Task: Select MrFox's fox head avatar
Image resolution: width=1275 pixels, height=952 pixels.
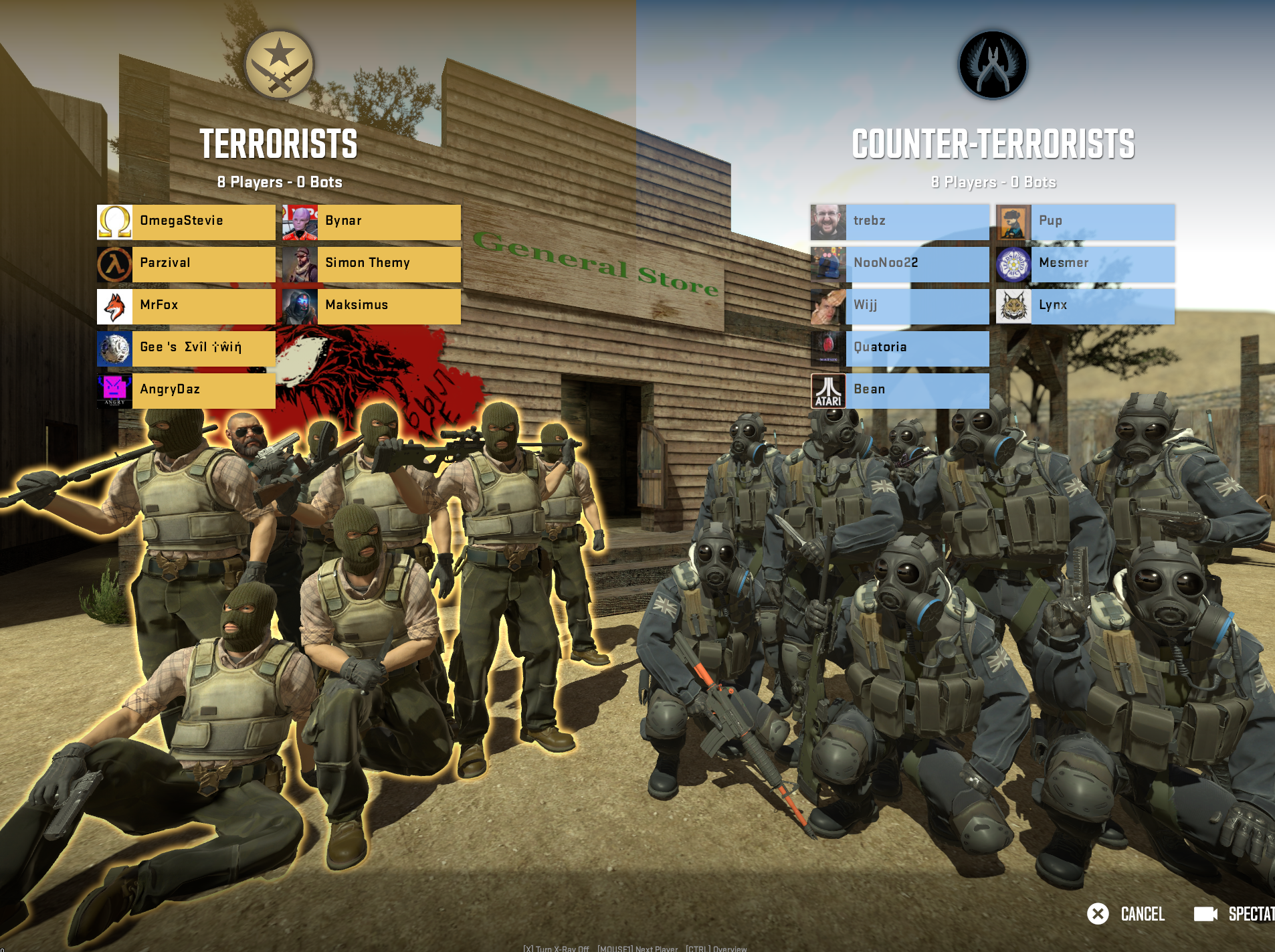Action: [x=115, y=306]
